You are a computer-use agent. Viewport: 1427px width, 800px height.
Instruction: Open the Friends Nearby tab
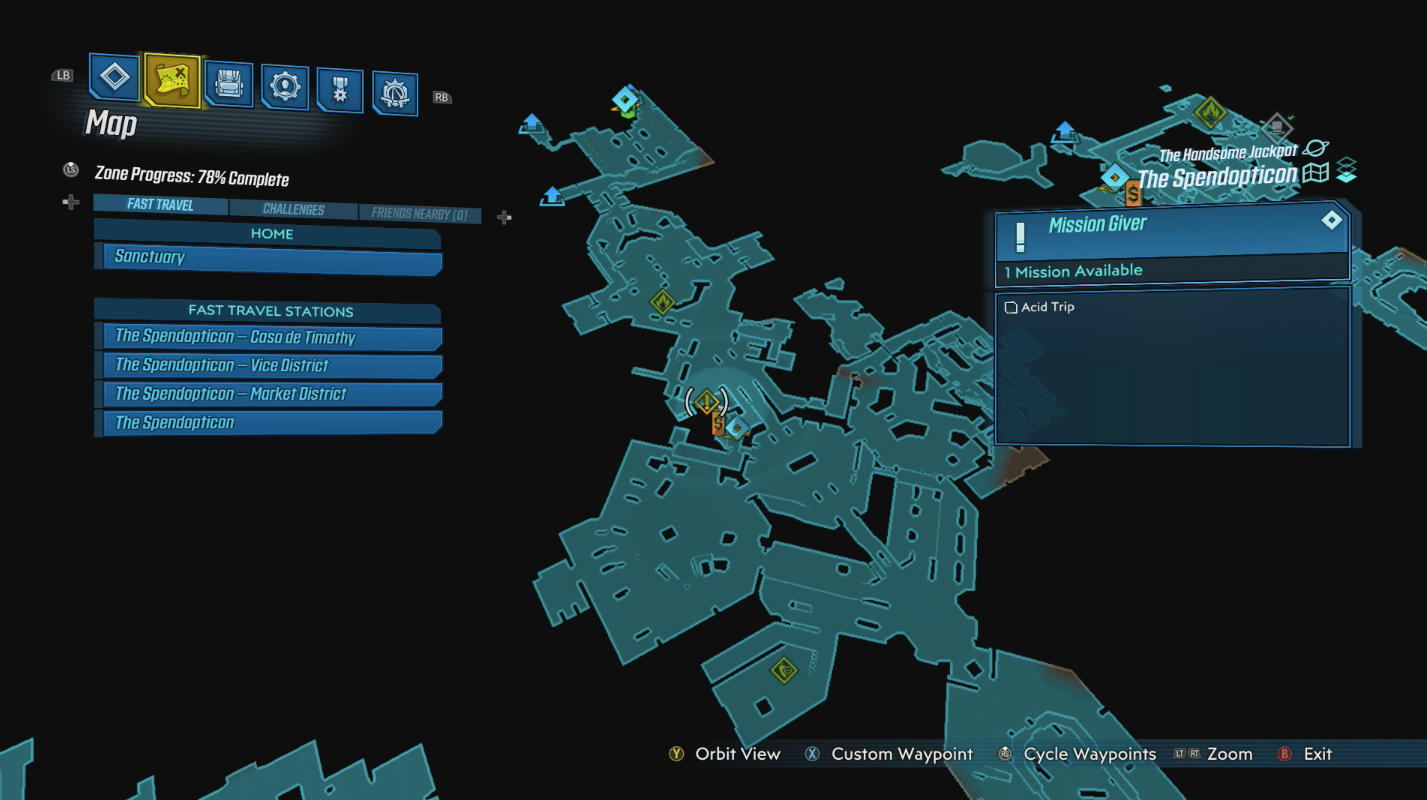point(419,213)
